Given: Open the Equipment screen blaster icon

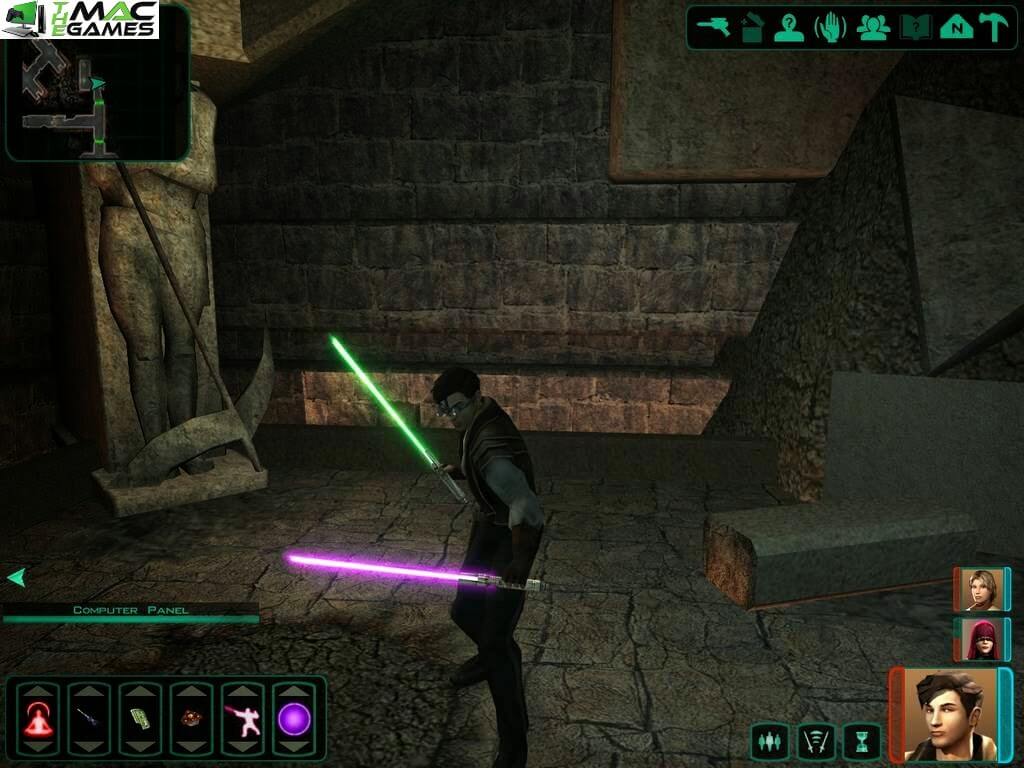Looking at the screenshot, I should pos(714,27).
